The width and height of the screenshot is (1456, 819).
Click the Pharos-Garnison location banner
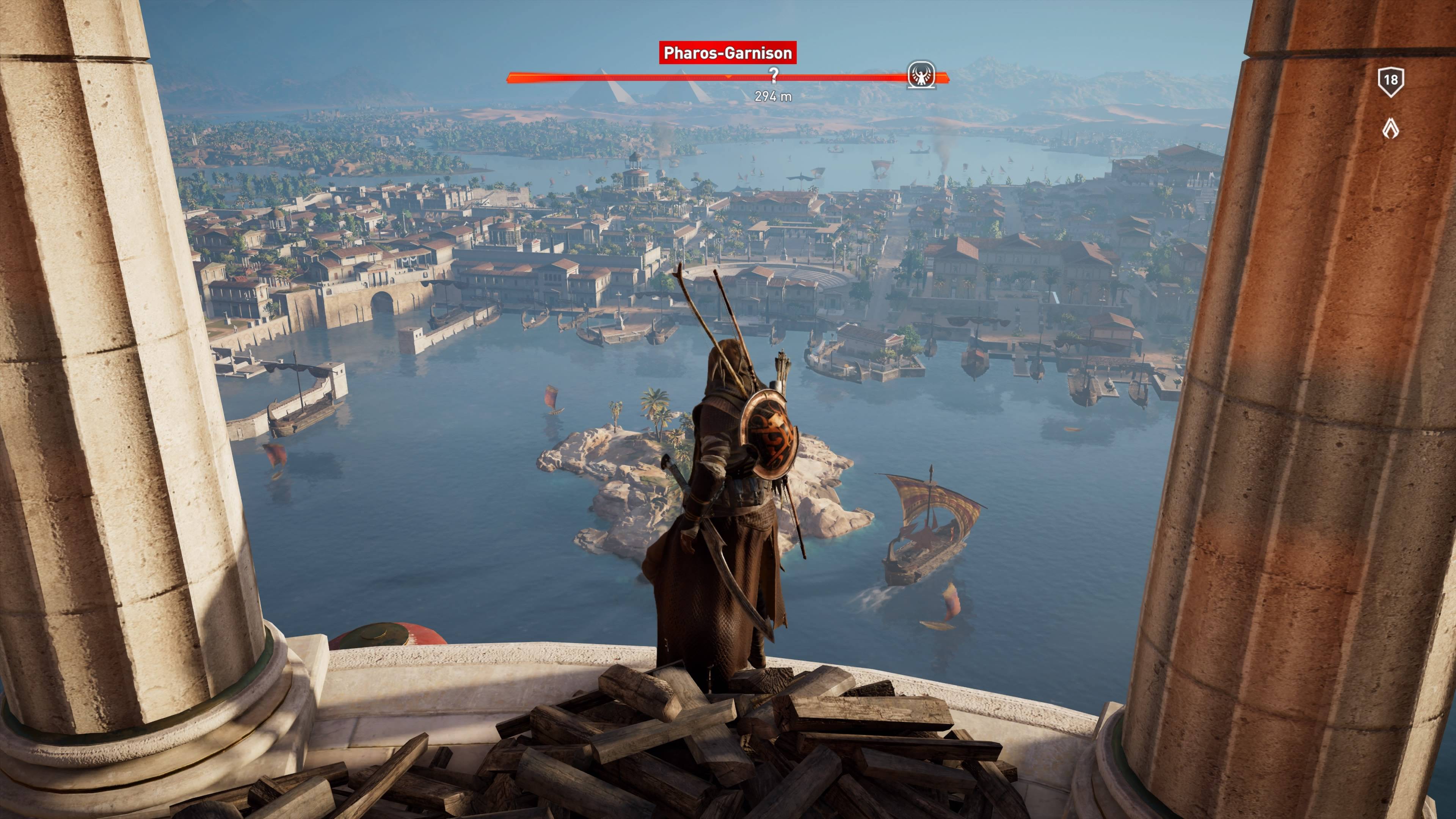coord(728,53)
